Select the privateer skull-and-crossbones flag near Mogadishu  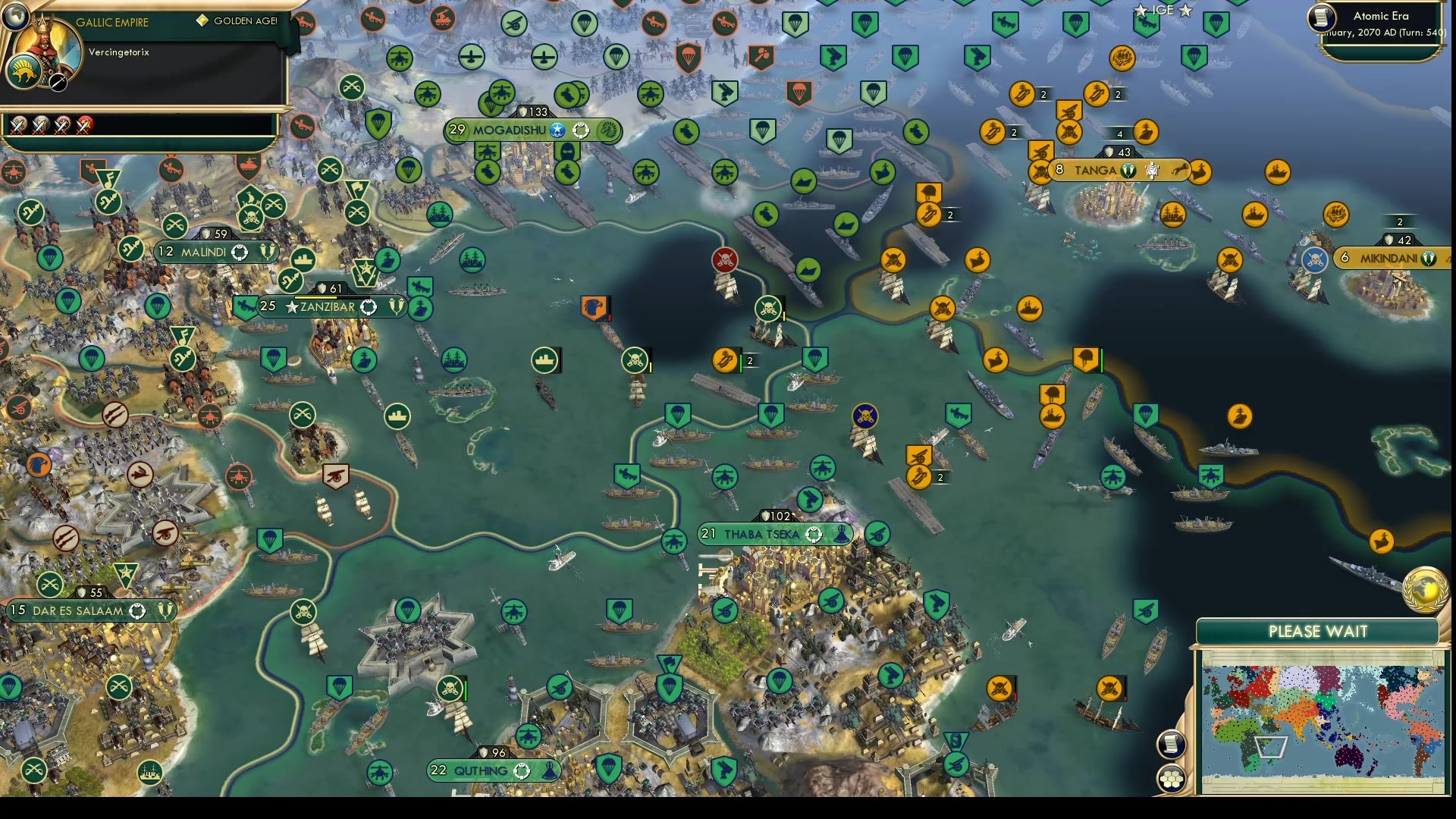coord(725,259)
